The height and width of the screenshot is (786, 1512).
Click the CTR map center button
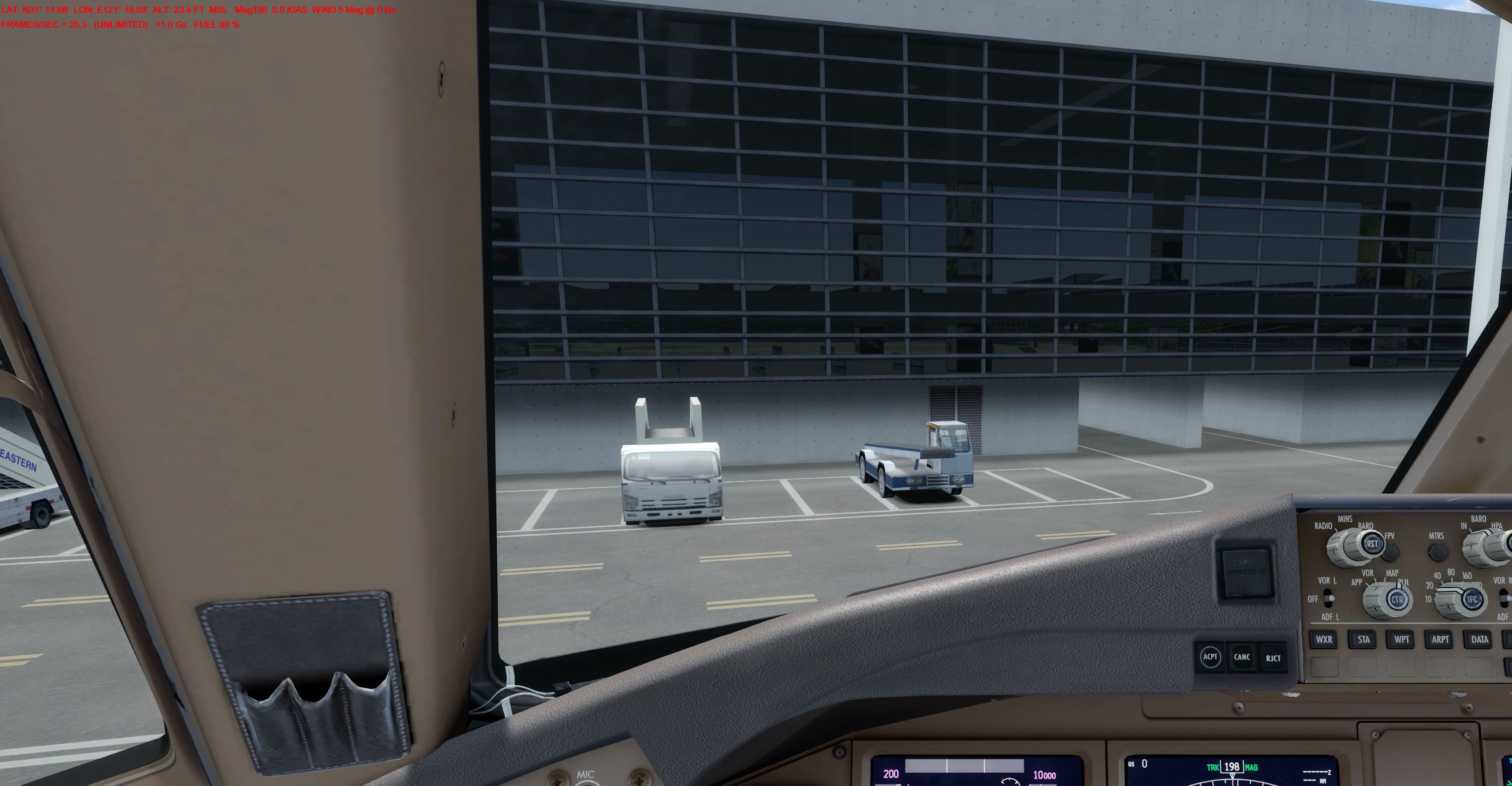pos(1397,599)
